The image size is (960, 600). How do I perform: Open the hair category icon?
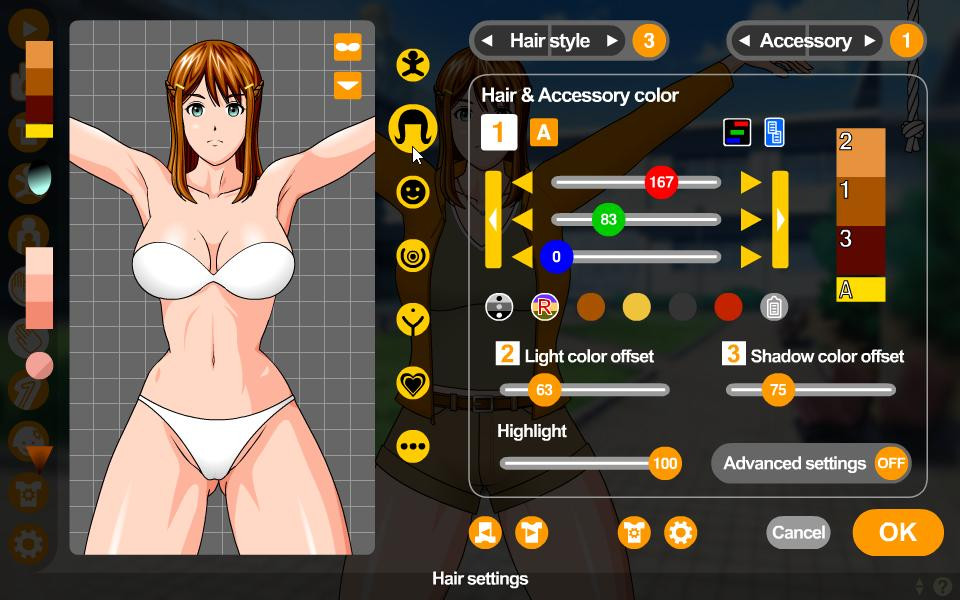412,127
